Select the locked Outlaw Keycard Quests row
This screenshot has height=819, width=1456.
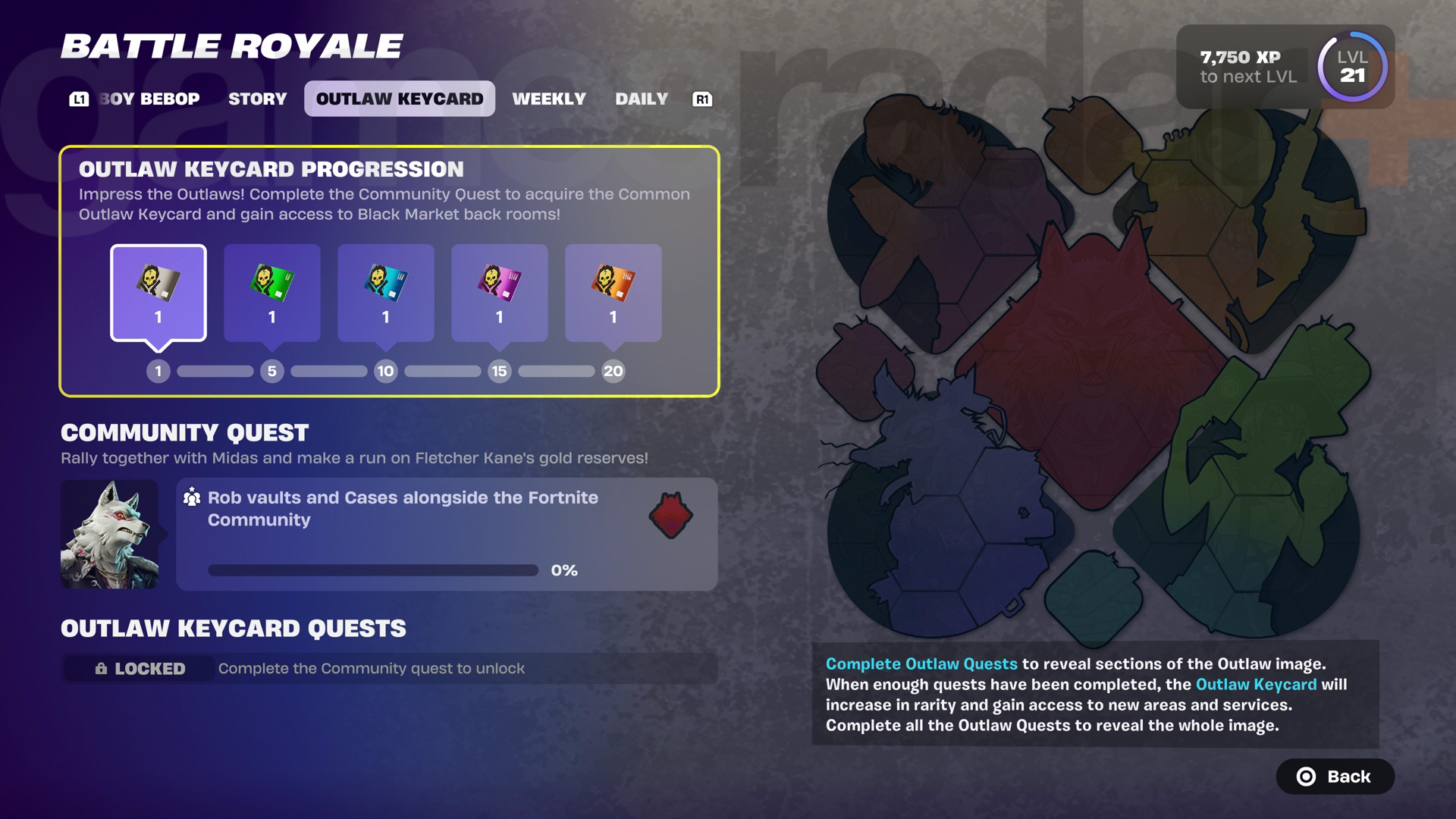coord(388,668)
